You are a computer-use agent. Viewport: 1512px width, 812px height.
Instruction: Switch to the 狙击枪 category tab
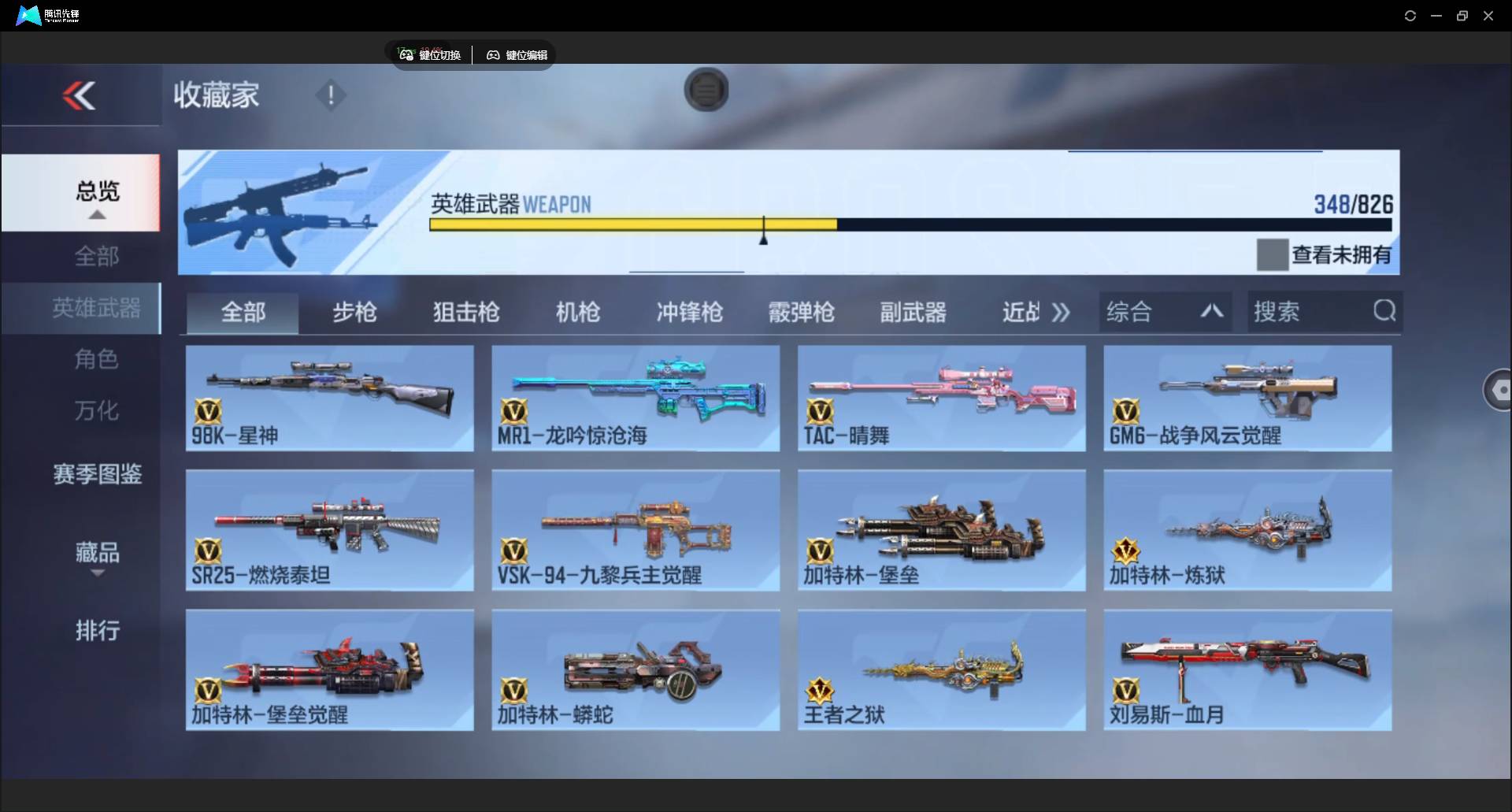[x=465, y=312]
